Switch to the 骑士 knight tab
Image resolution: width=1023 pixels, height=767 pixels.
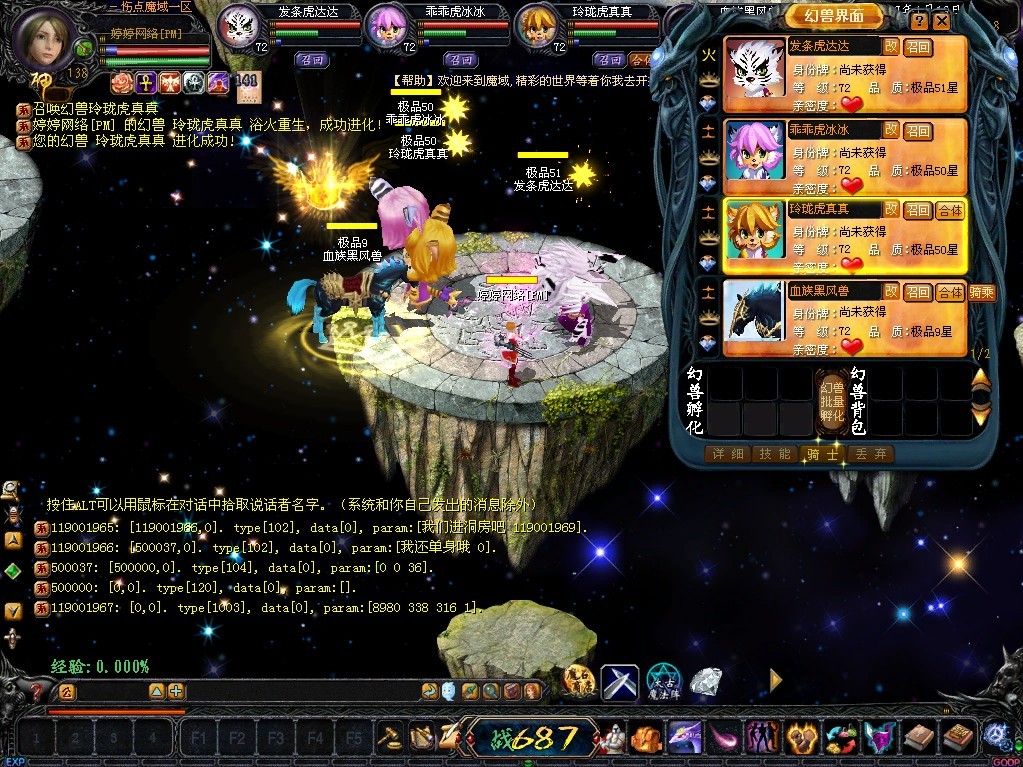(821, 454)
